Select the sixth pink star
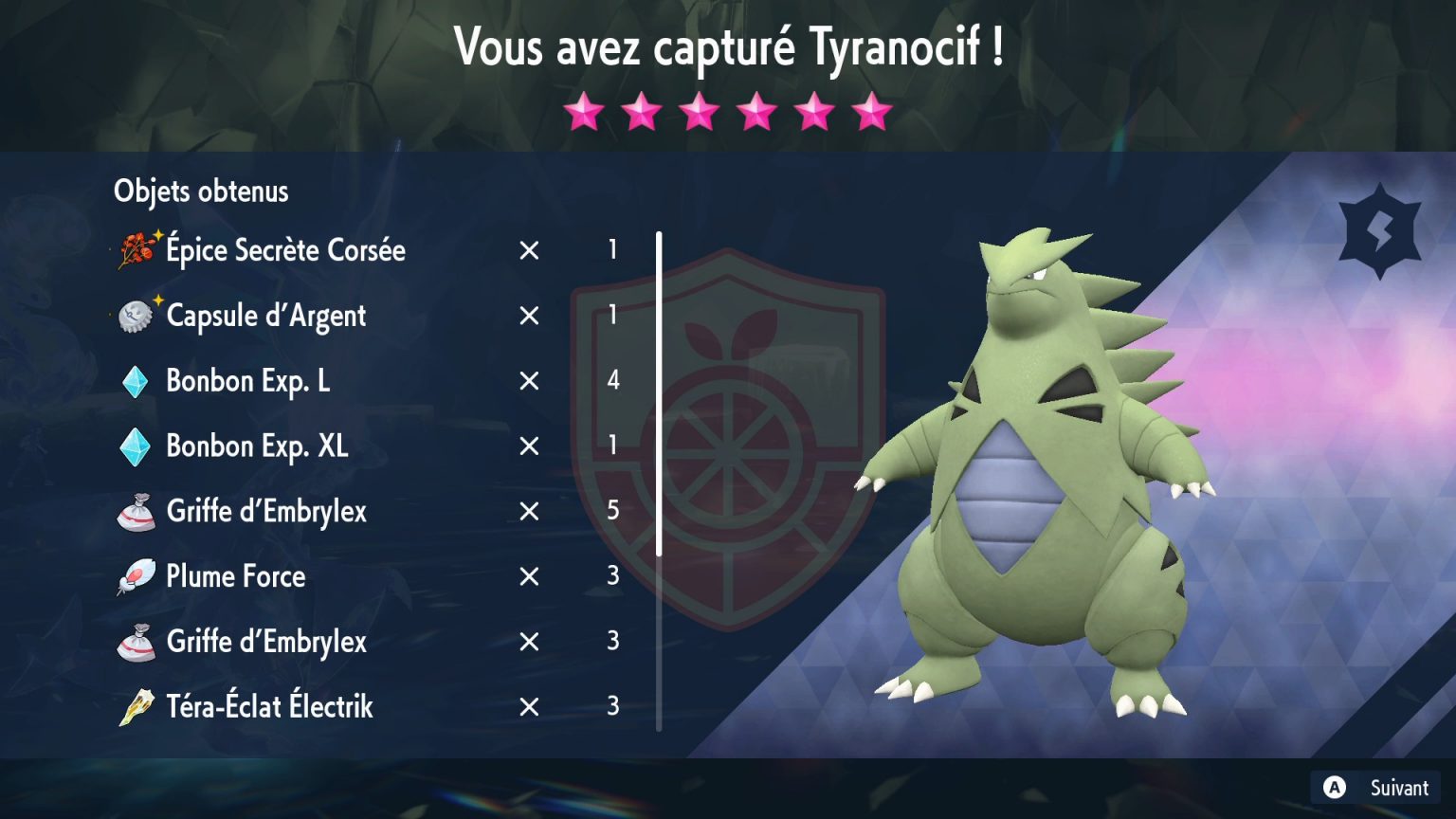 (871, 113)
